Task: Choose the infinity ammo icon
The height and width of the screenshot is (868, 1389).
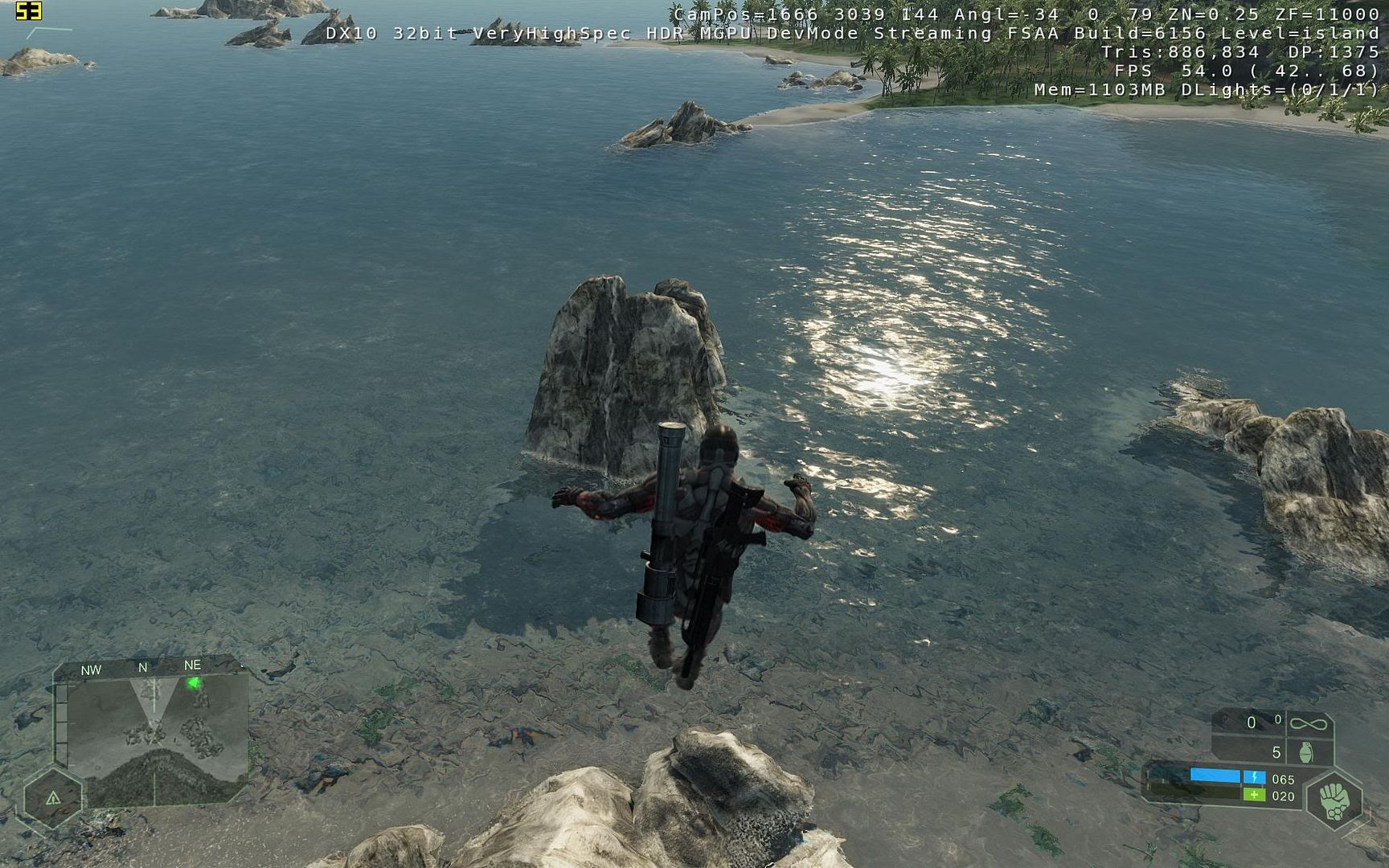Action: click(x=1308, y=724)
